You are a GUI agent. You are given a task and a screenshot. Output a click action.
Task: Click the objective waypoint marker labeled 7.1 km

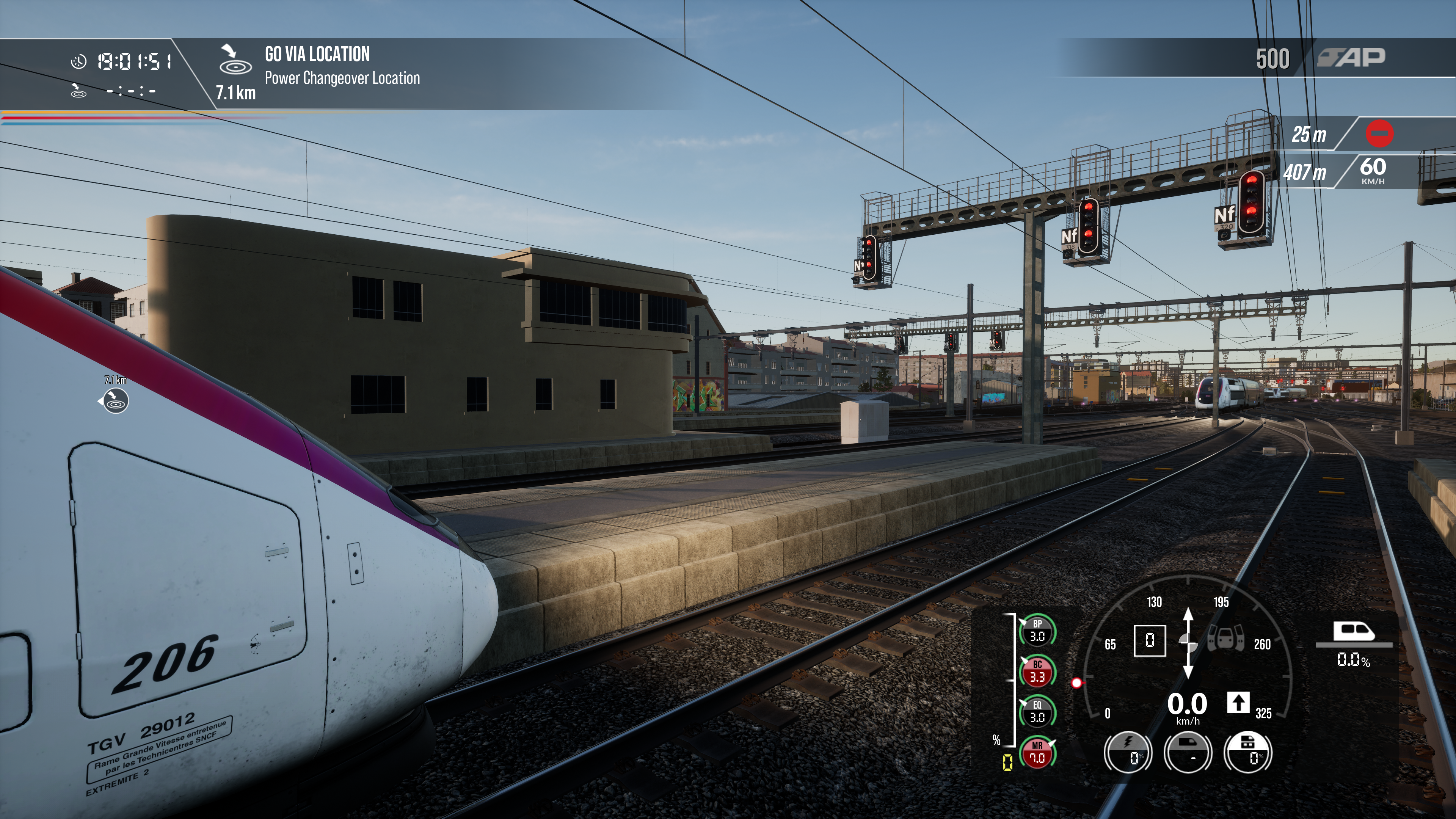click(x=115, y=401)
